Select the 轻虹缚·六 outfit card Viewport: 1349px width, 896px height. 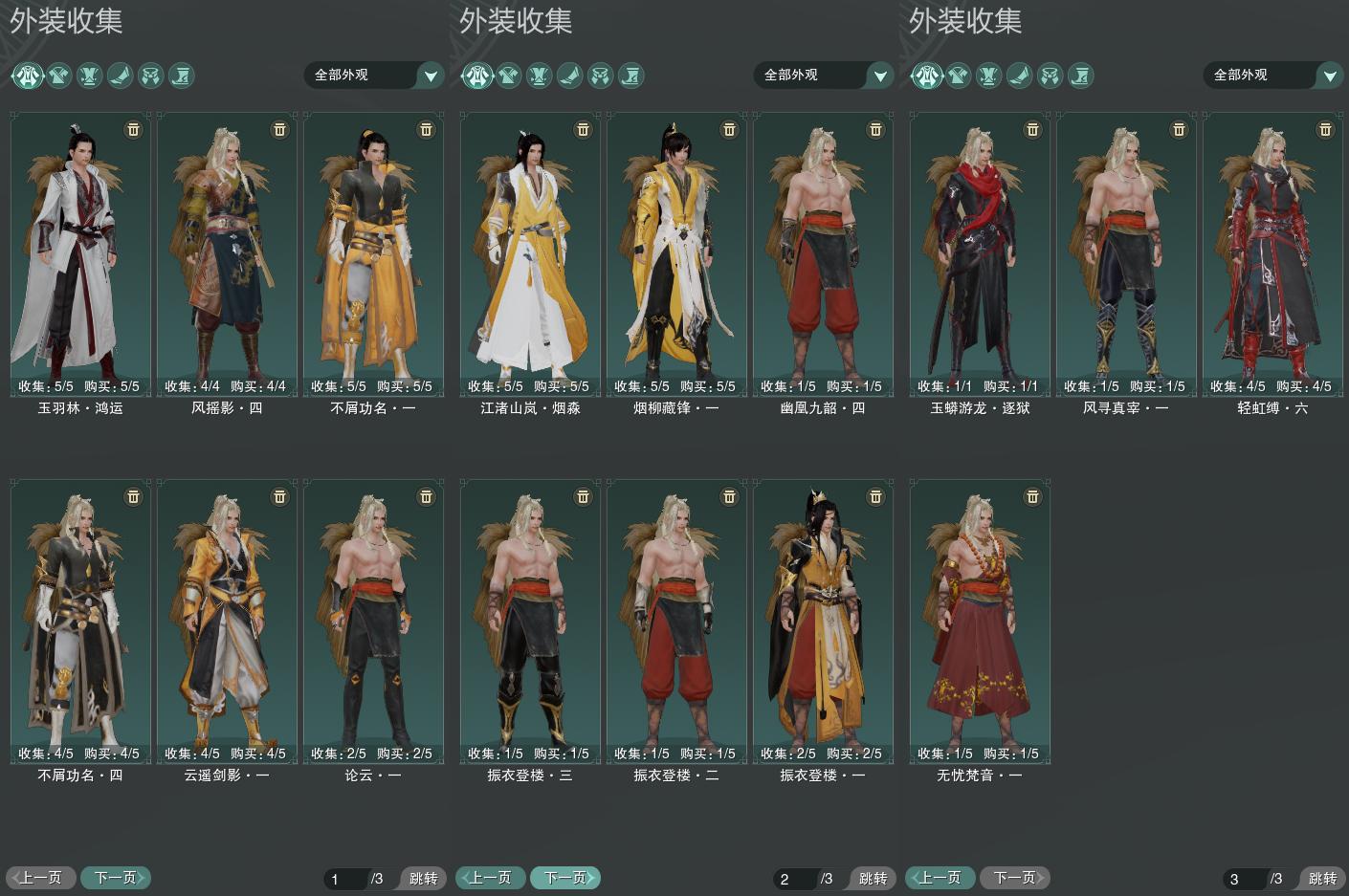(1272, 253)
